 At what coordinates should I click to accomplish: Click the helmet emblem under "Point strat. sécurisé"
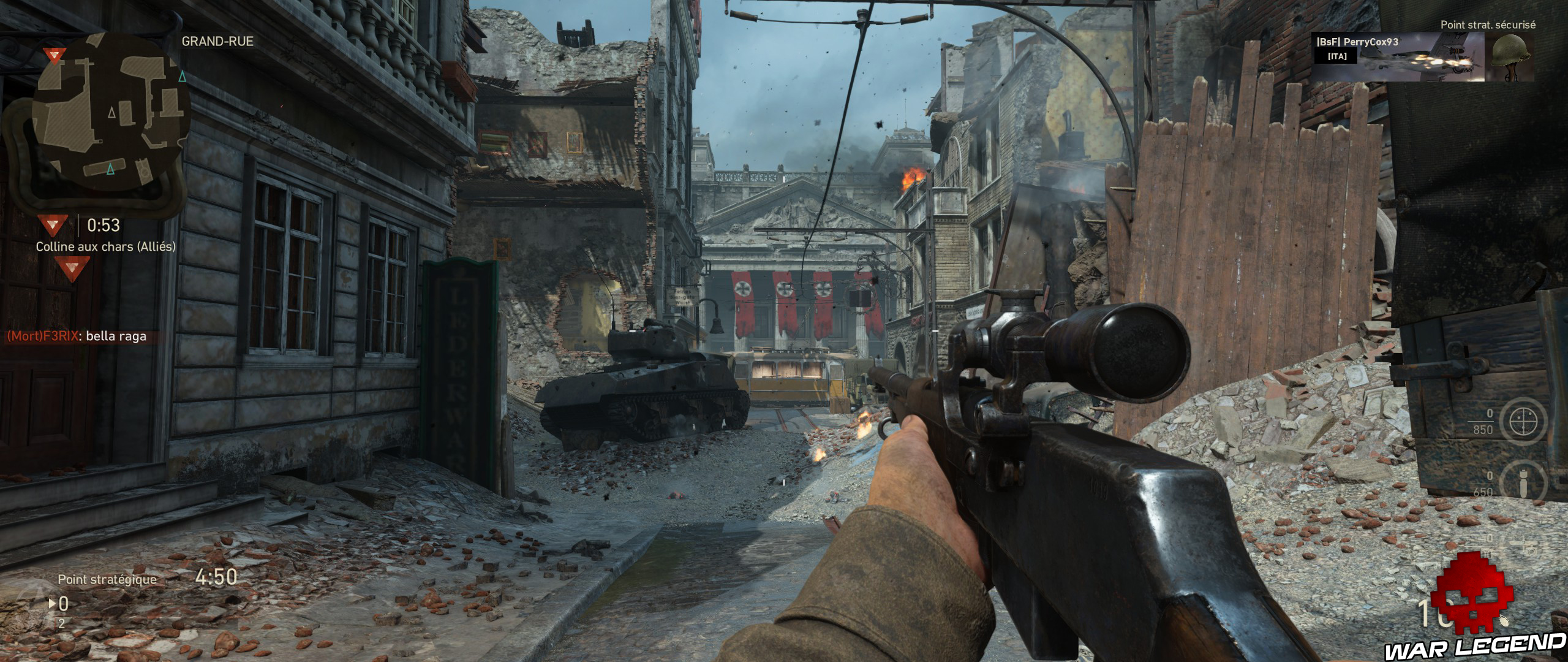coord(1511,56)
